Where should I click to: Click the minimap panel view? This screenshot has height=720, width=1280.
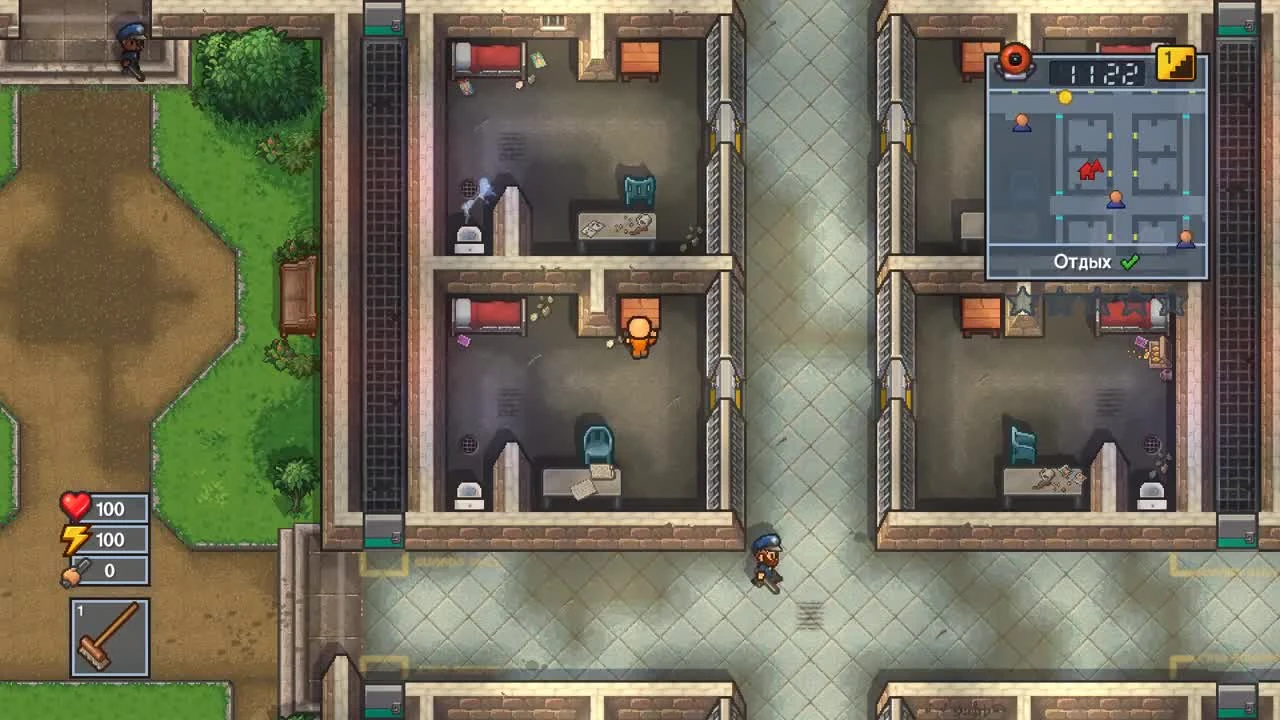tap(1097, 165)
